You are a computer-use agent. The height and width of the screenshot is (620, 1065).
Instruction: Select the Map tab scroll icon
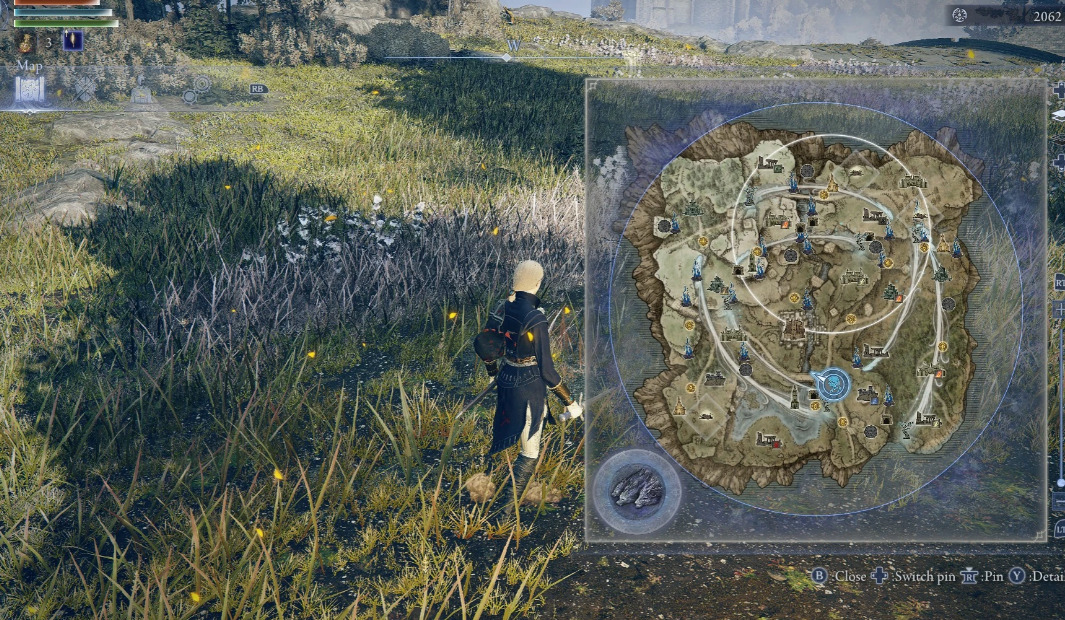[29, 90]
